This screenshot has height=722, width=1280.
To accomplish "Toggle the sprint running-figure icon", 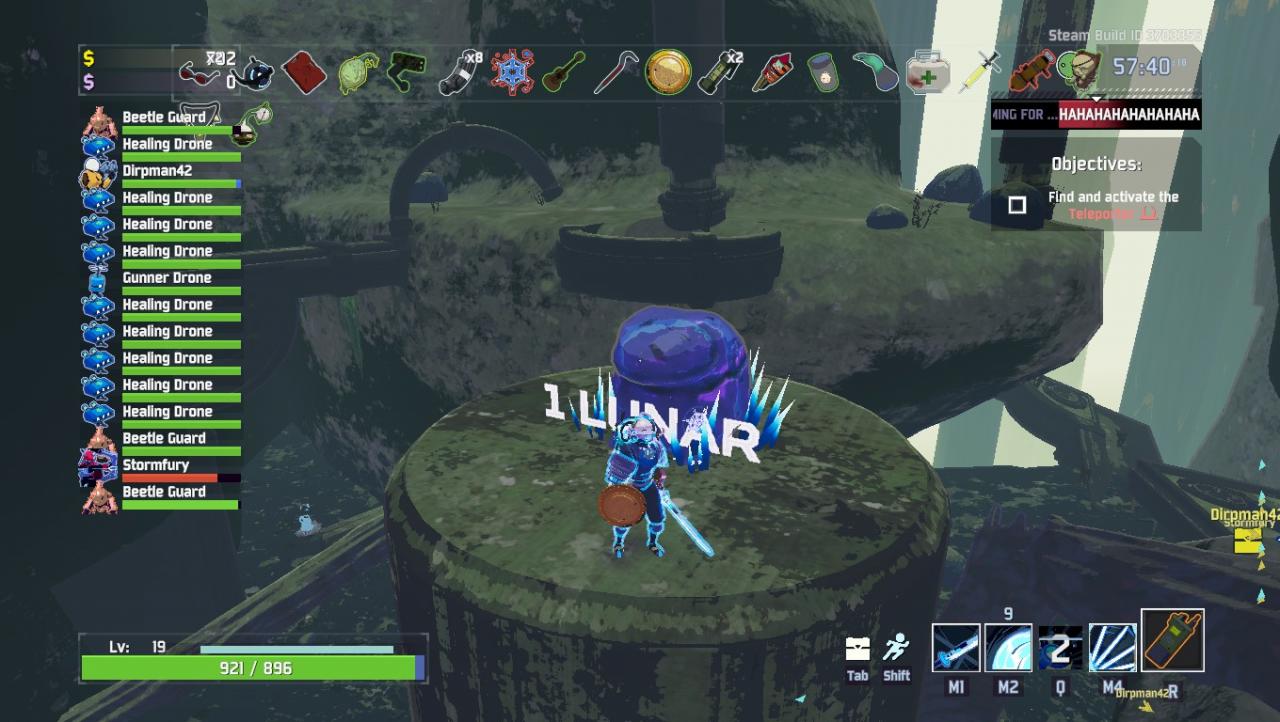I will [x=896, y=648].
